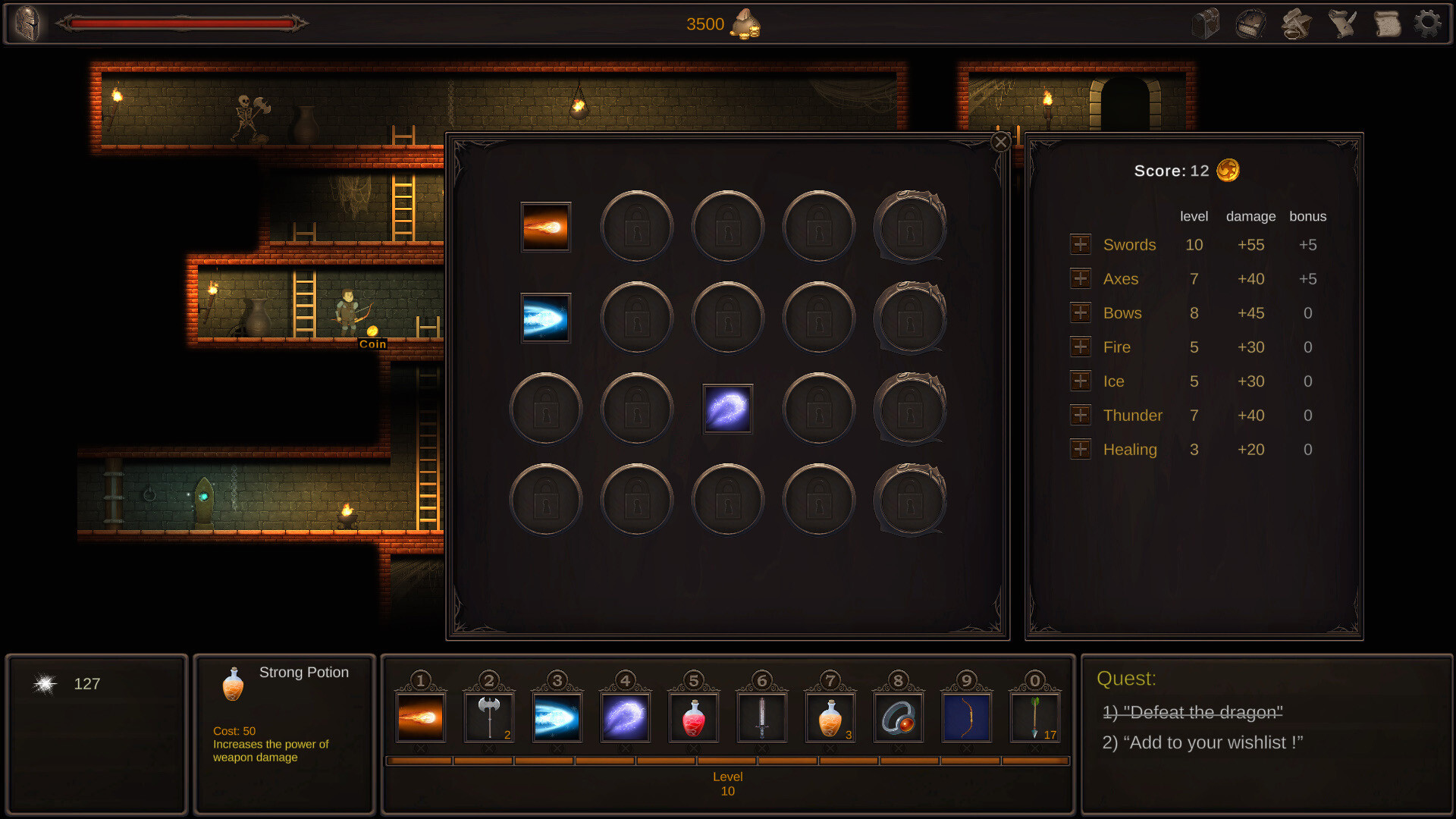Open the alchemy tools icon
This screenshot has height=819, width=1456.
1297,24
